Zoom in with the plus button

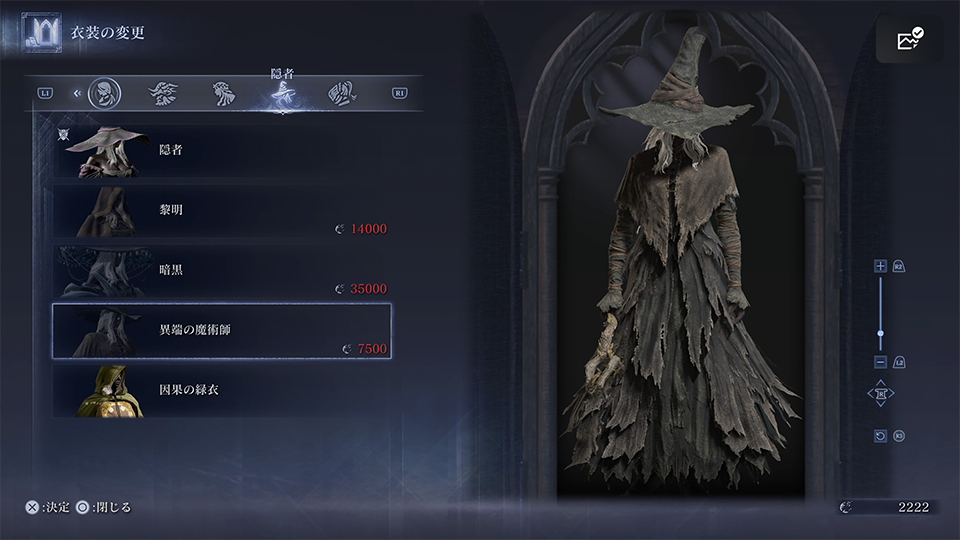(x=880, y=266)
